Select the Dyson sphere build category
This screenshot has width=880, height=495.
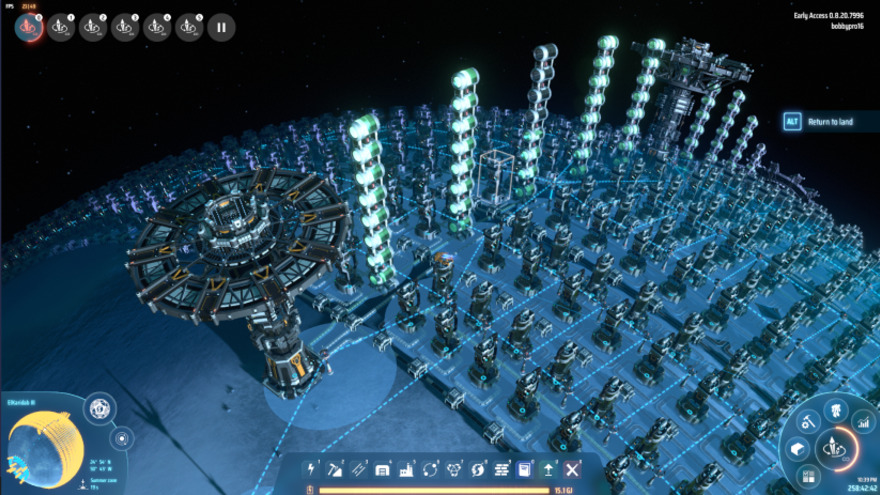[x=477, y=469]
